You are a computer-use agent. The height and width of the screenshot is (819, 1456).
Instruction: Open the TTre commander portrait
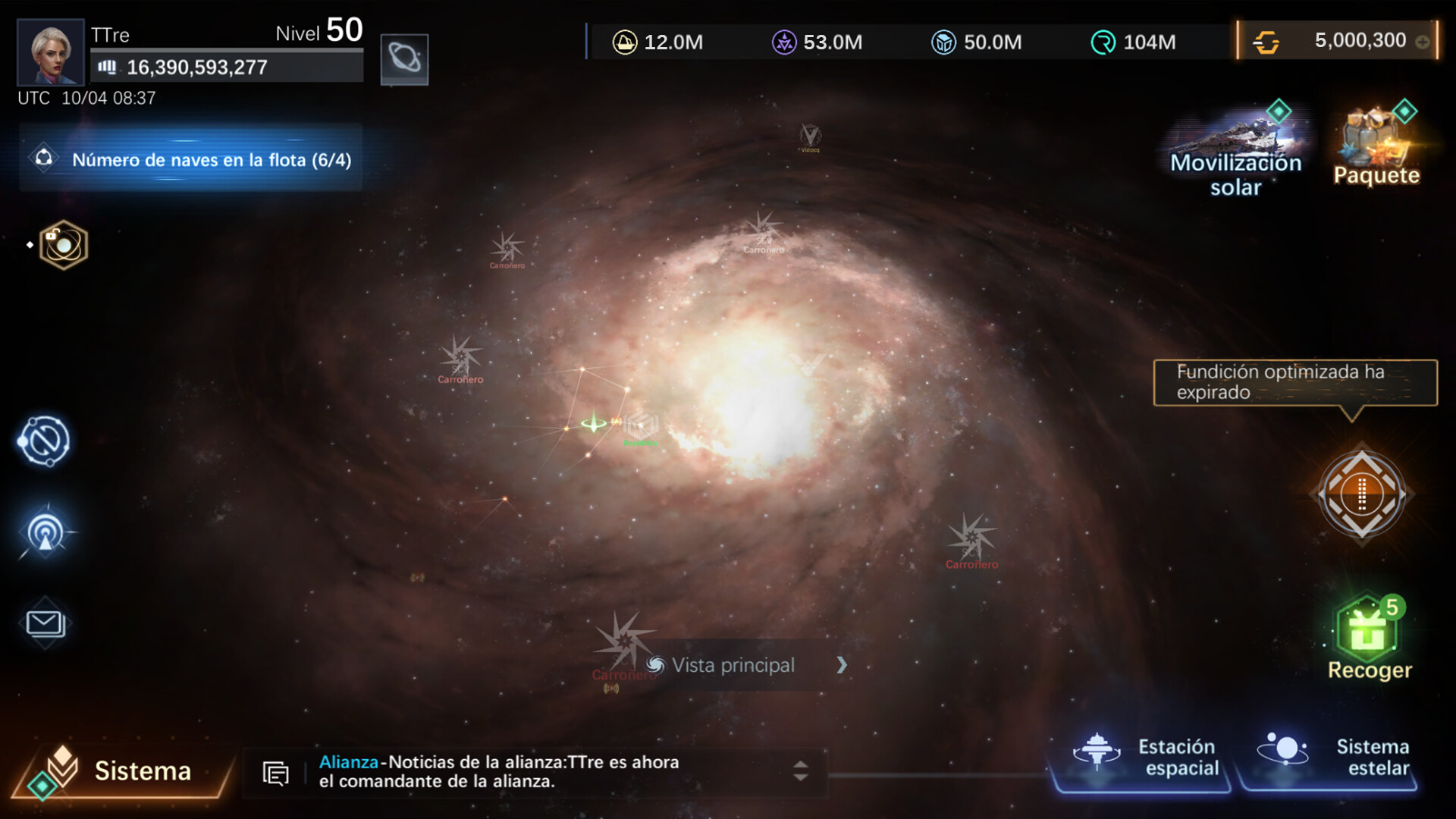pos(50,52)
